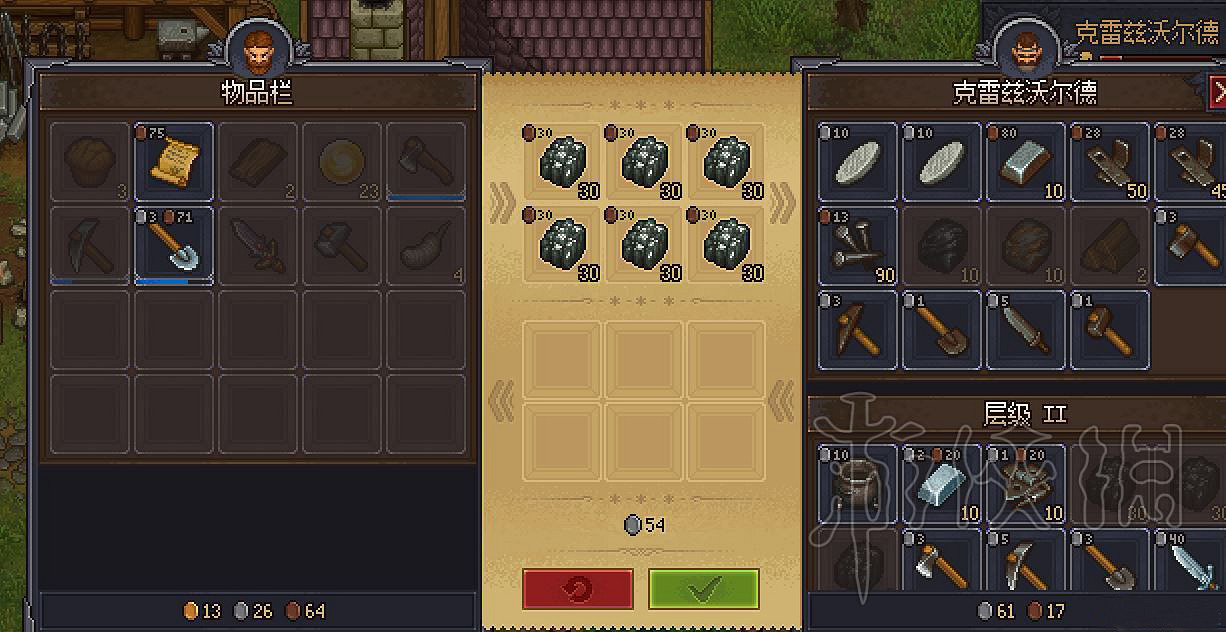Choose the axe in the player inventory
The image size is (1226, 632).
pyautogui.click(x=426, y=161)
